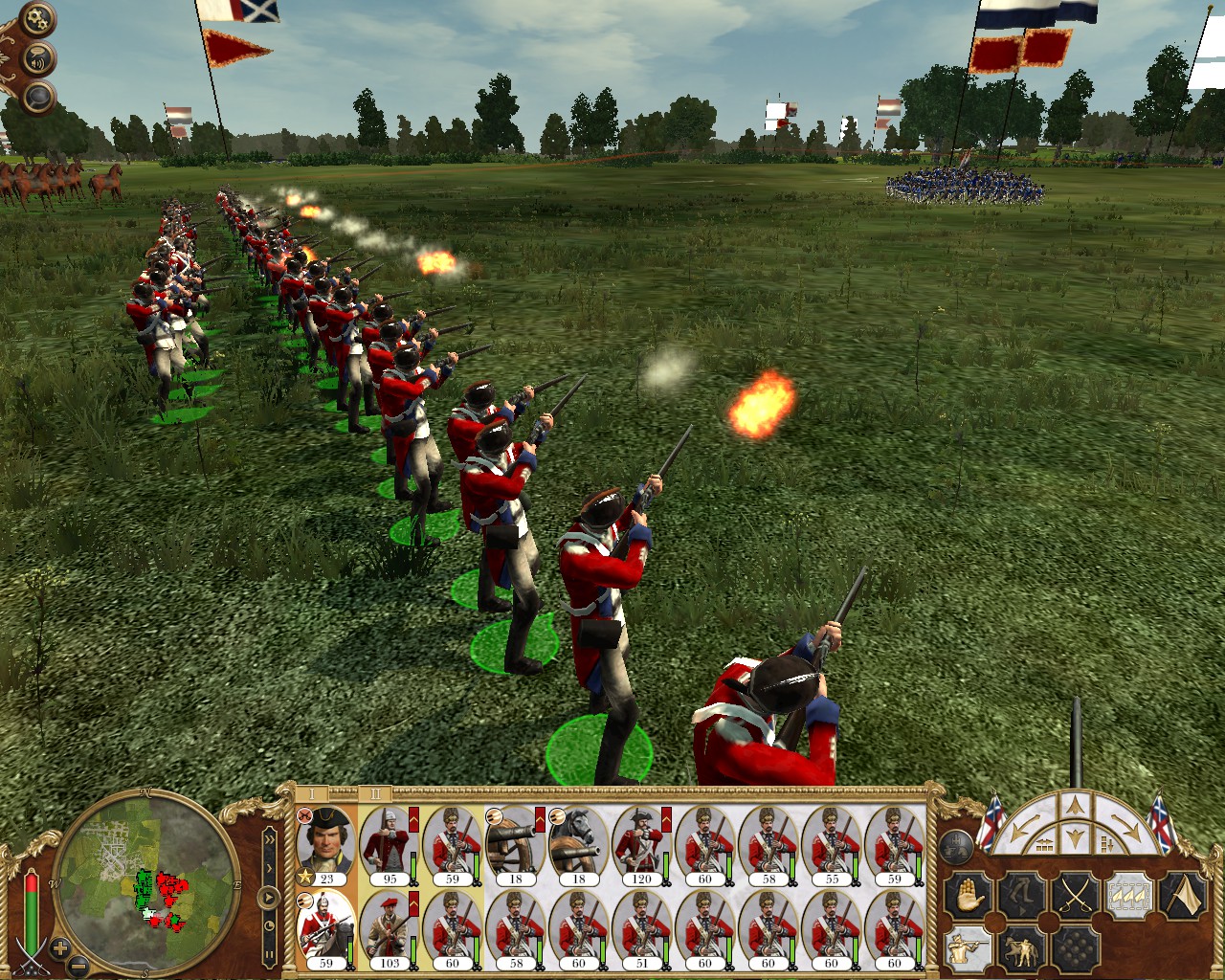Select the infantry unit card with 103 men
Viewport: 1225px width, 980px height.
pos(389,930)
